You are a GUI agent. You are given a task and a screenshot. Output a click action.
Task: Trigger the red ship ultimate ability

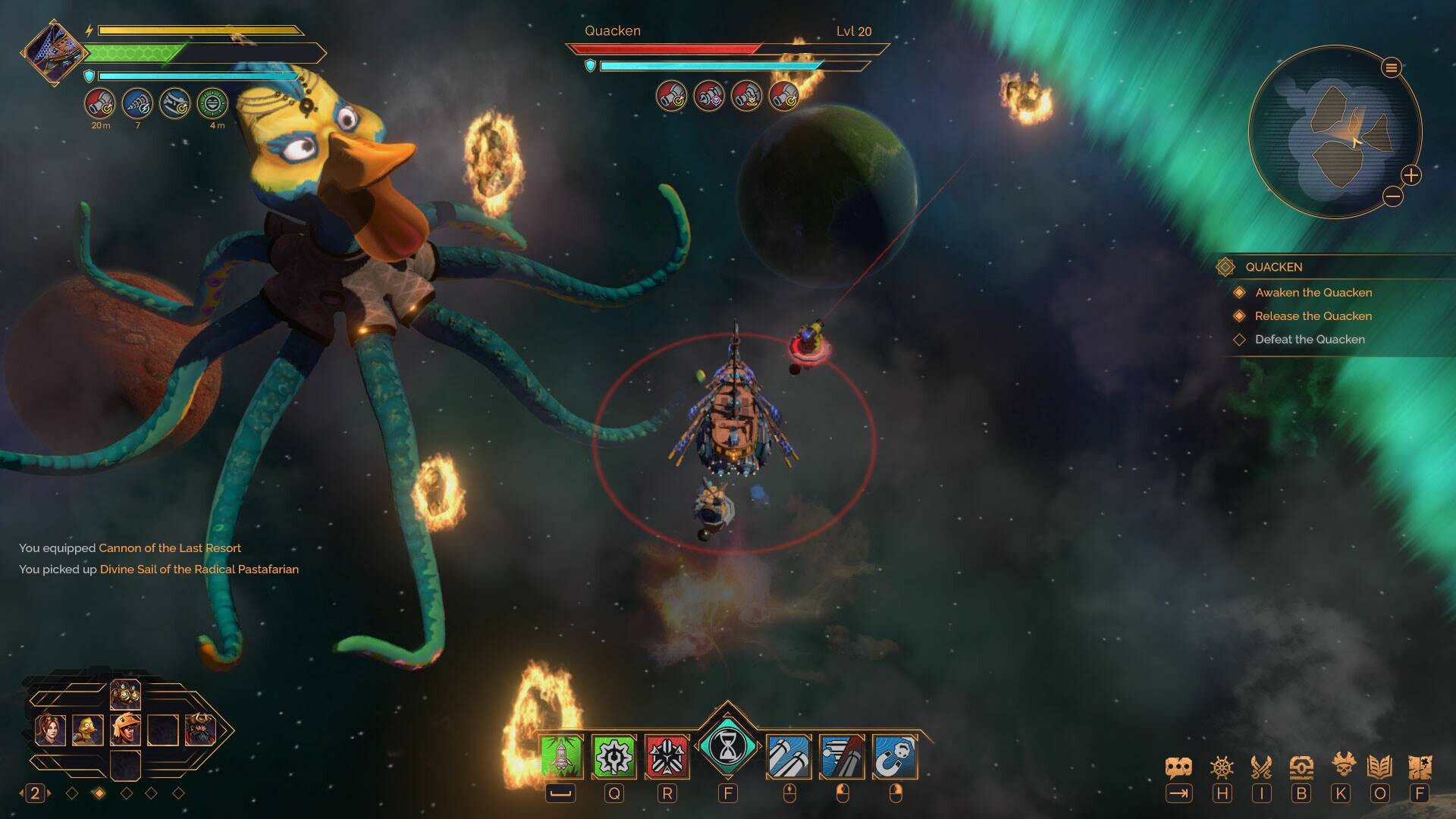pyautogui.click(x=667, y=756)
